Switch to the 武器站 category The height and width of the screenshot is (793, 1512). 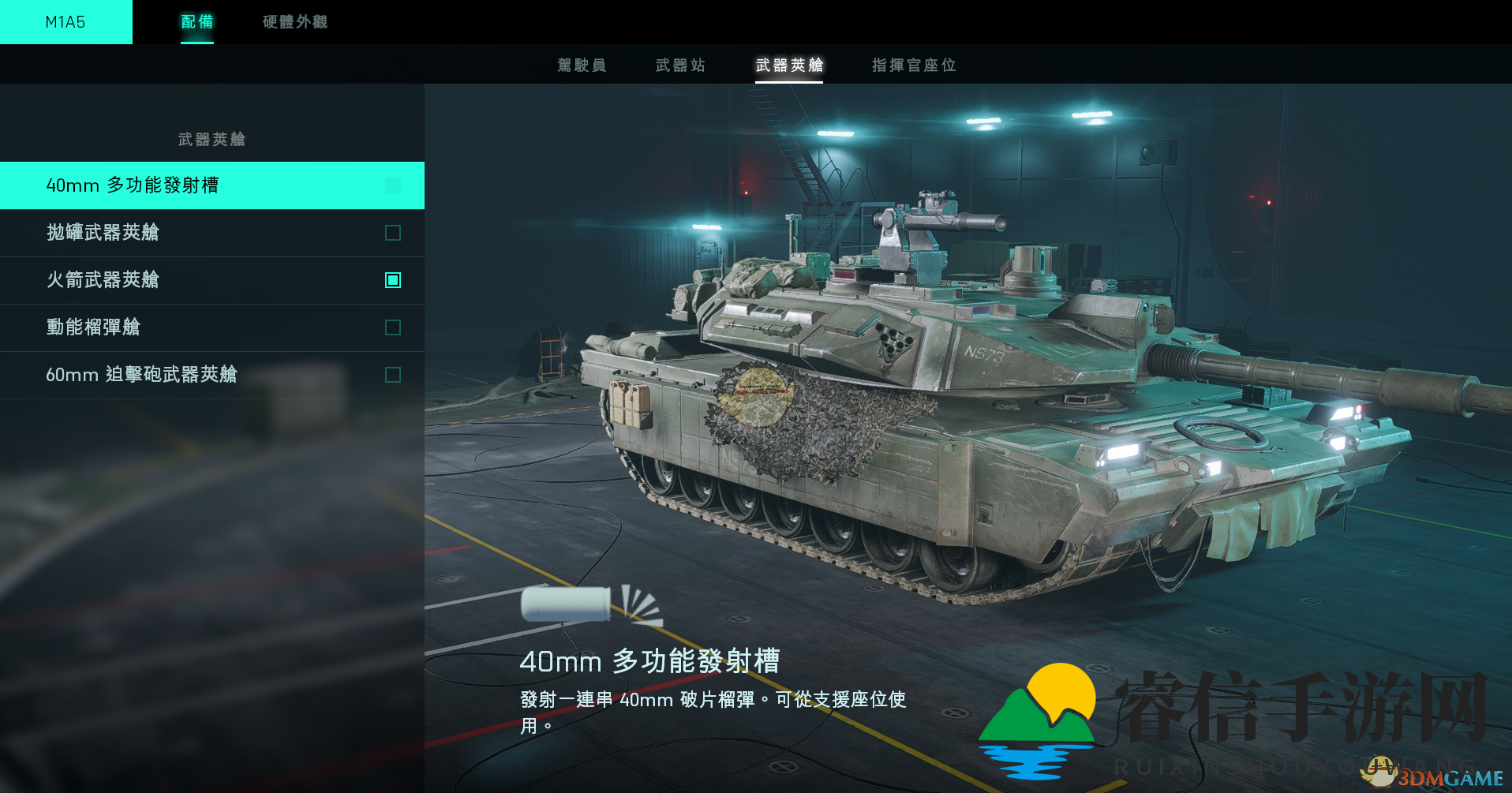[680, 65]
